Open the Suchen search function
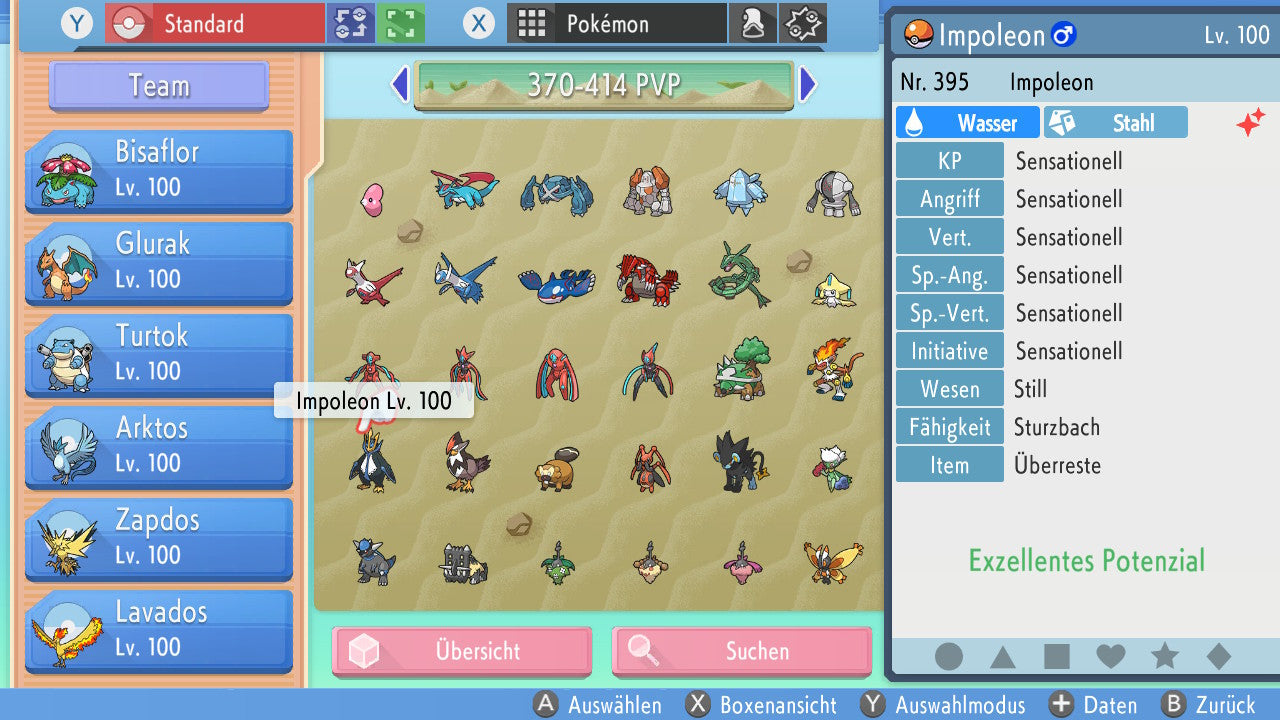Screen dimensions: 1280x720 (742, 651)
